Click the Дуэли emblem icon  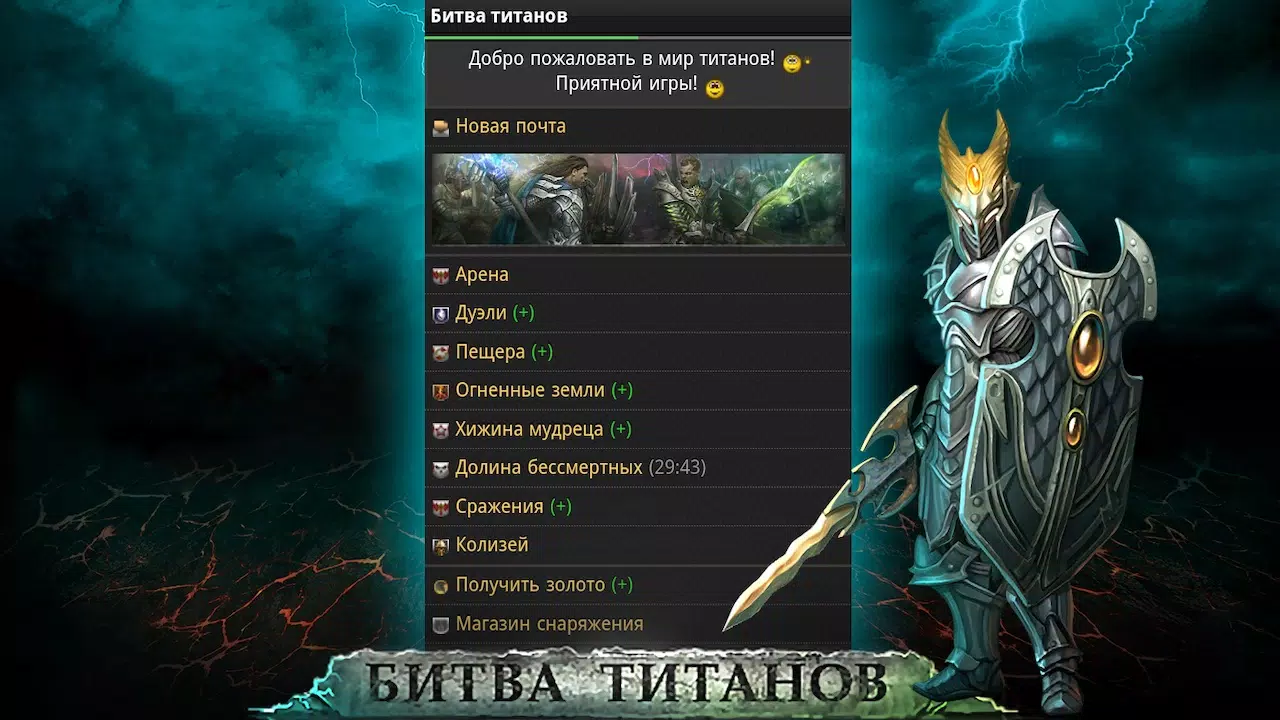point(439,312)
